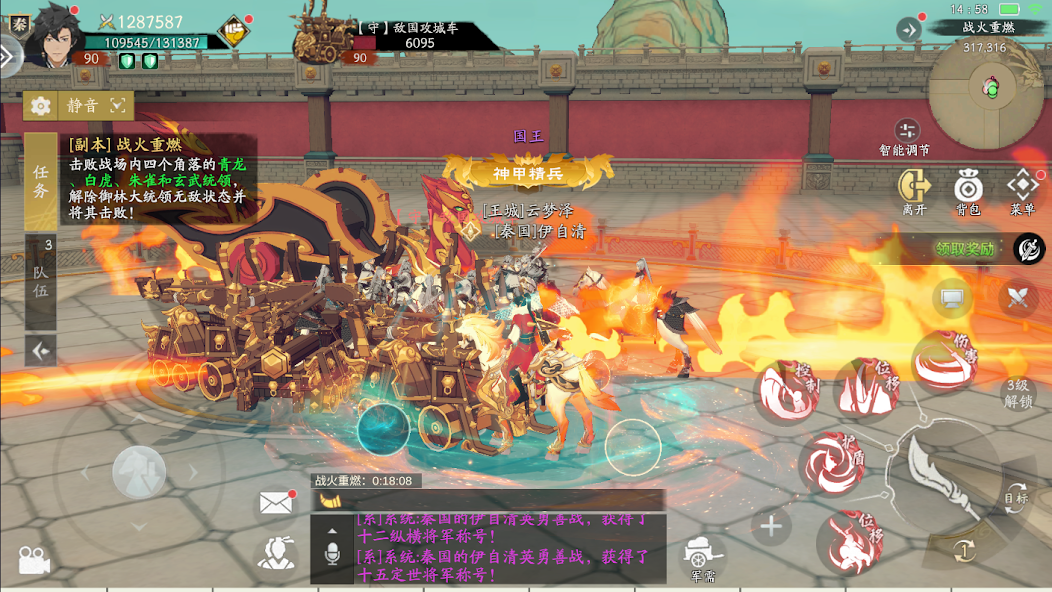Open the gear settings icon
This screenshot has width=1052, height=592.
(x=41, y=105)
